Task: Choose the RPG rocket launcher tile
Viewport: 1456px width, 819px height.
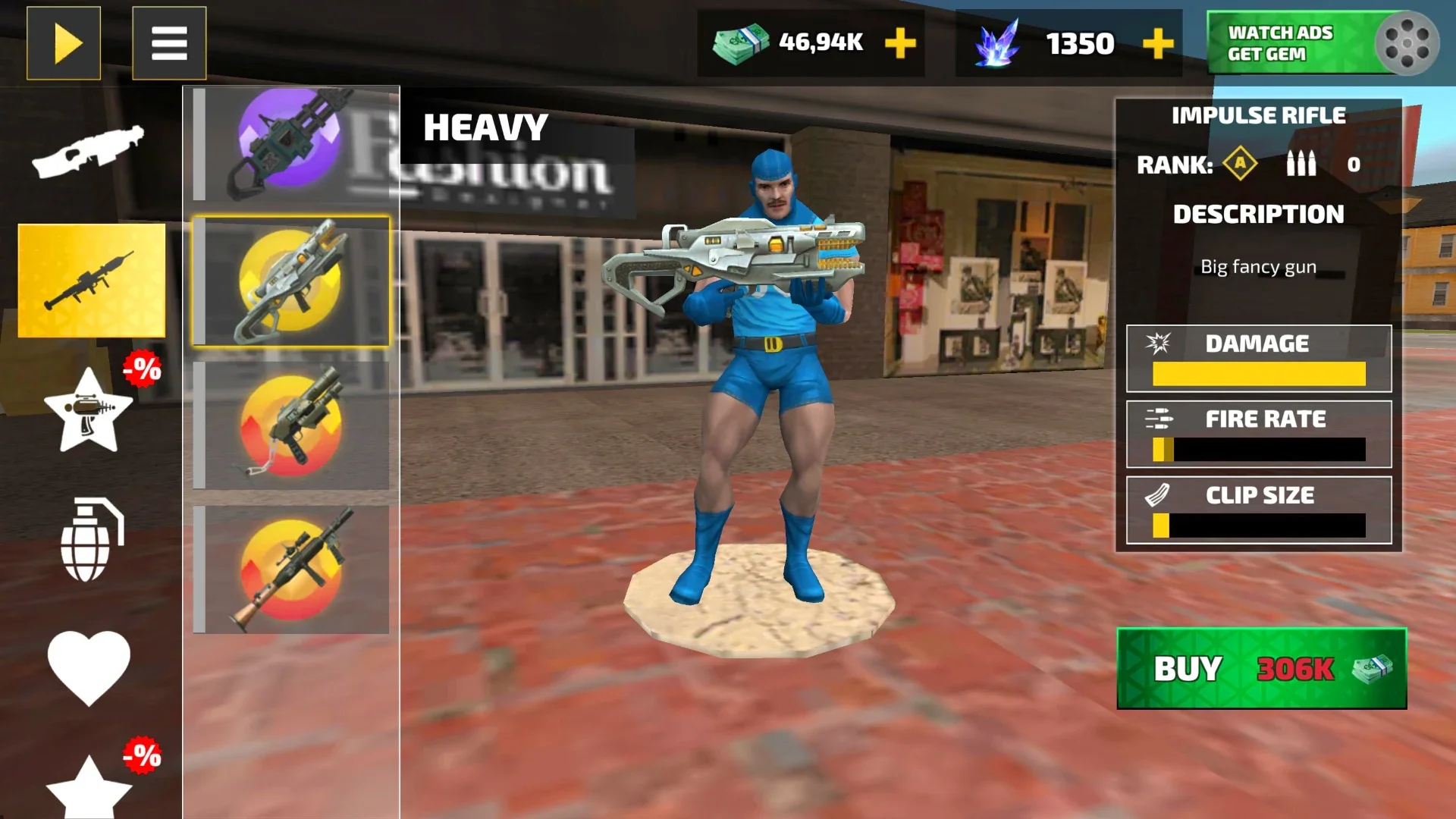Action: point(292,570)
